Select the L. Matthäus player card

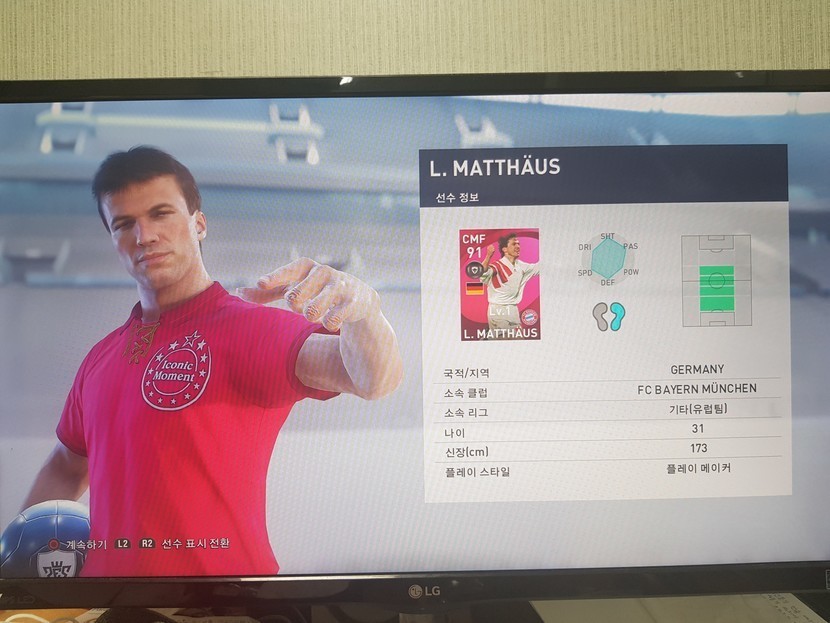point(499,284)
